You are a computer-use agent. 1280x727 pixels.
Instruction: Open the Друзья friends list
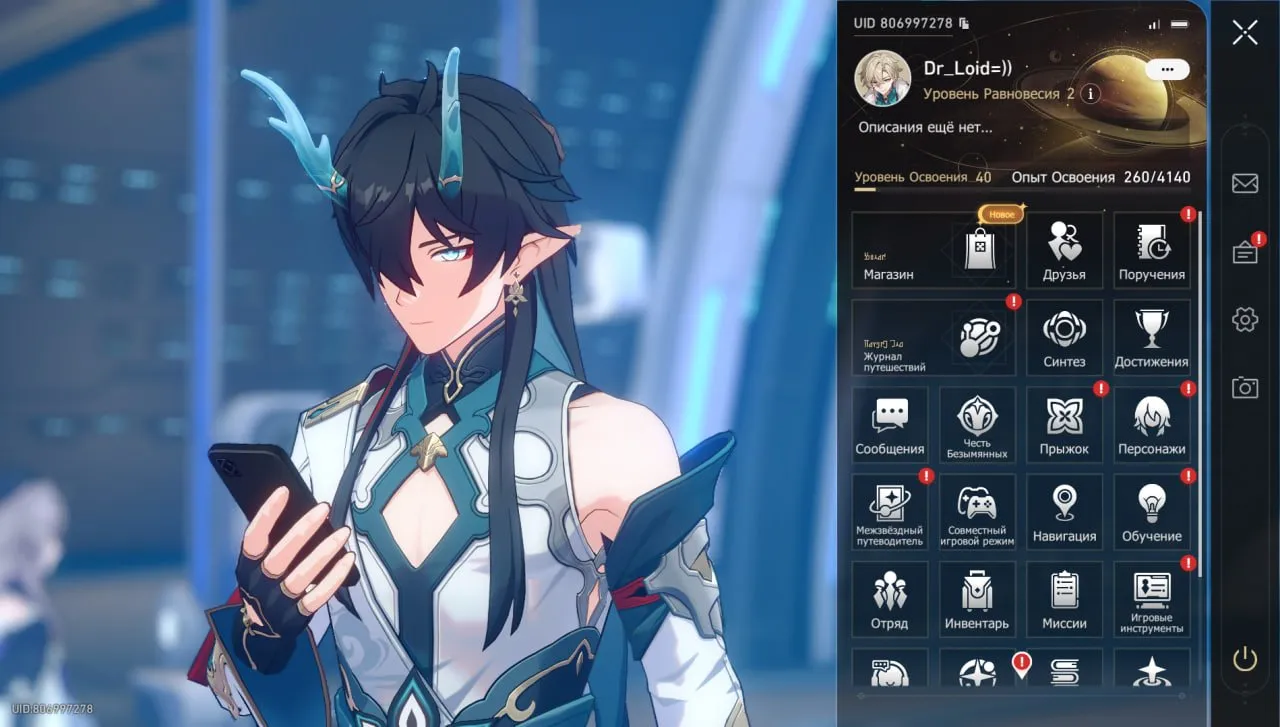(x=1064, y=250)
